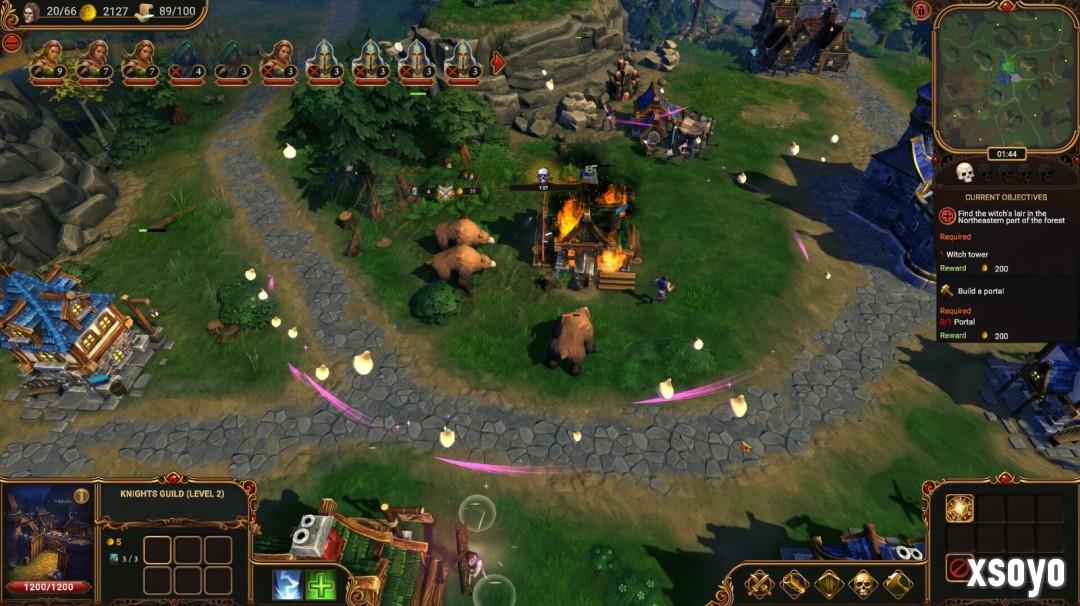This screenshot has height=606, width=1080.
Task: Choose the crossed swords attack flag
Action: pyautogui.click(x=760, y=583)
